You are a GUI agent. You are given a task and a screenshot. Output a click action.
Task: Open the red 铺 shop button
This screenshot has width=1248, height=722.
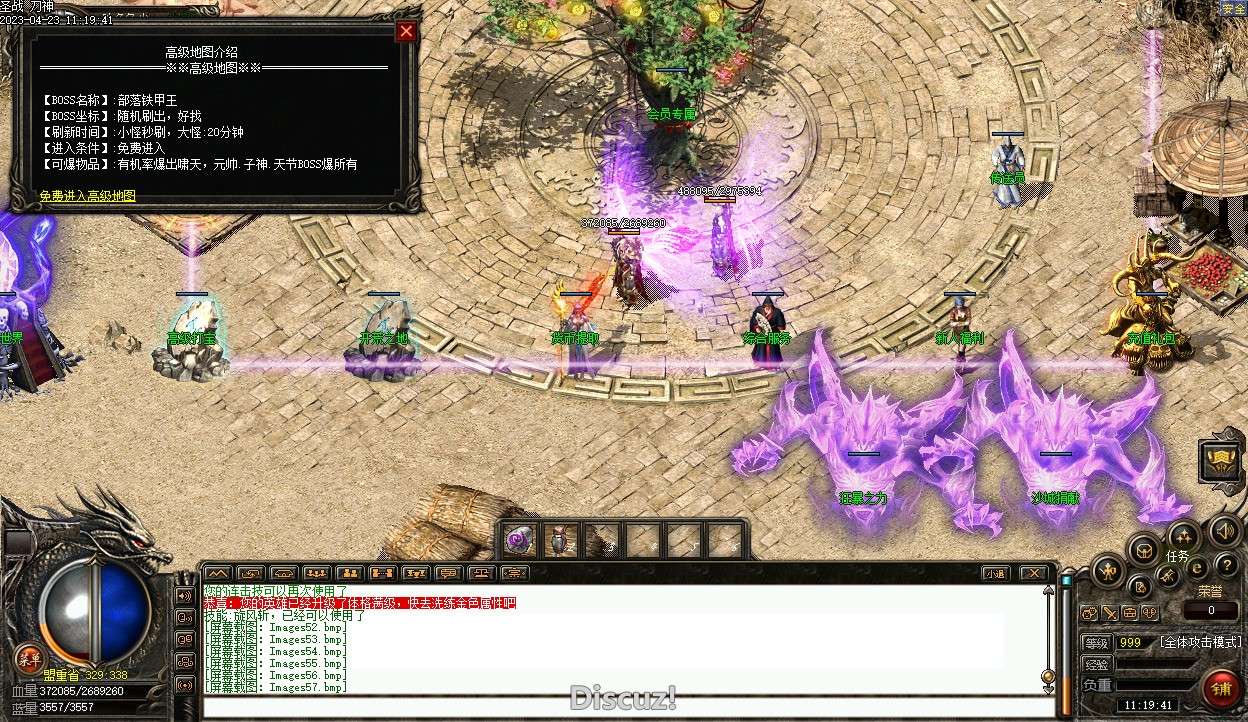[x=1221, y=689]
